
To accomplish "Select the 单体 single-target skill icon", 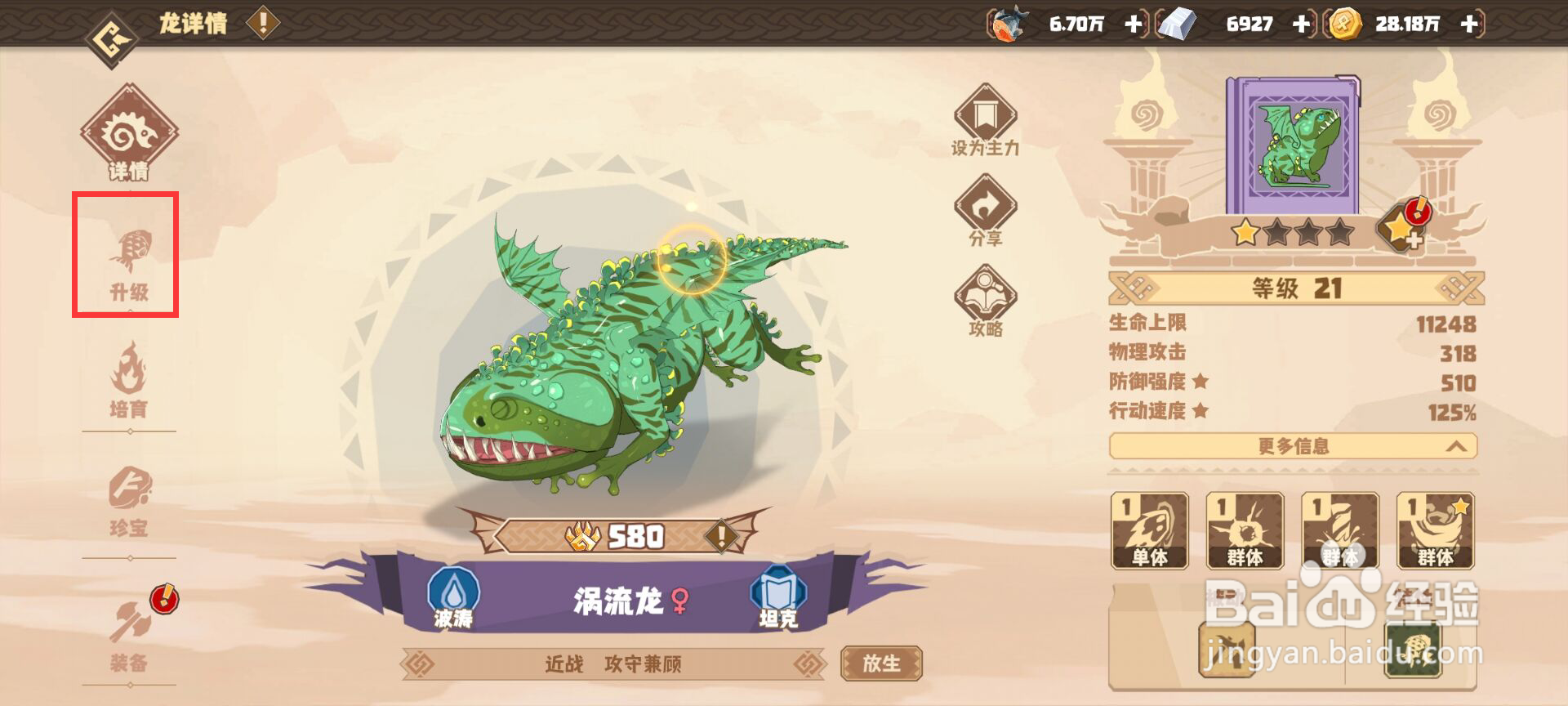I will (x=1150, y=531).
